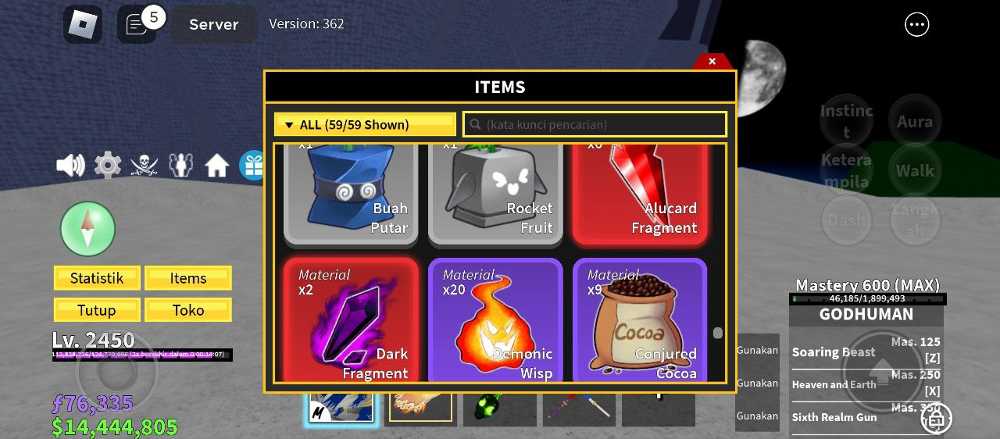Open the Statistik menu

(97, 278)
